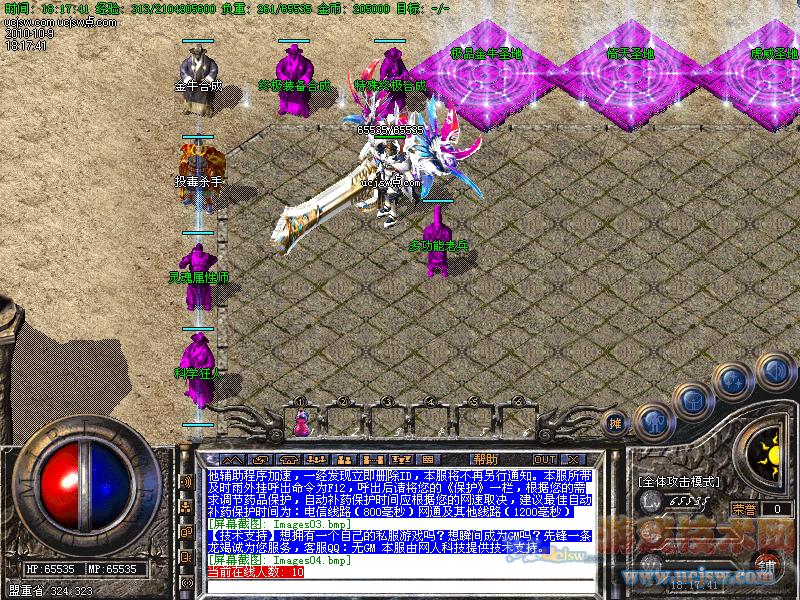Open the 铺 shop button
800x600 pixels.
pyautogui.click(x=765, y=566)
